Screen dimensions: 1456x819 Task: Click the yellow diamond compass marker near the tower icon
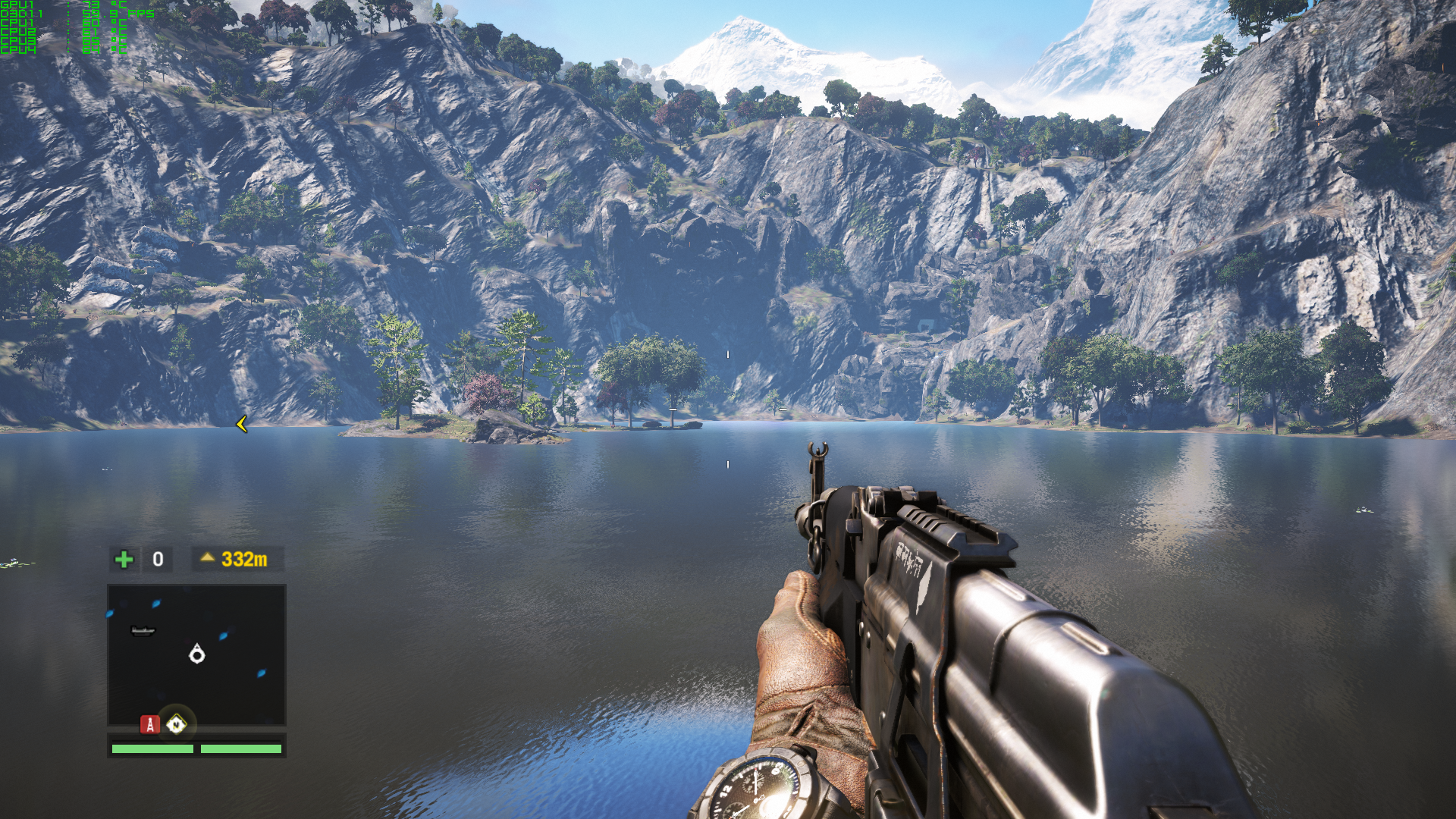176,725
